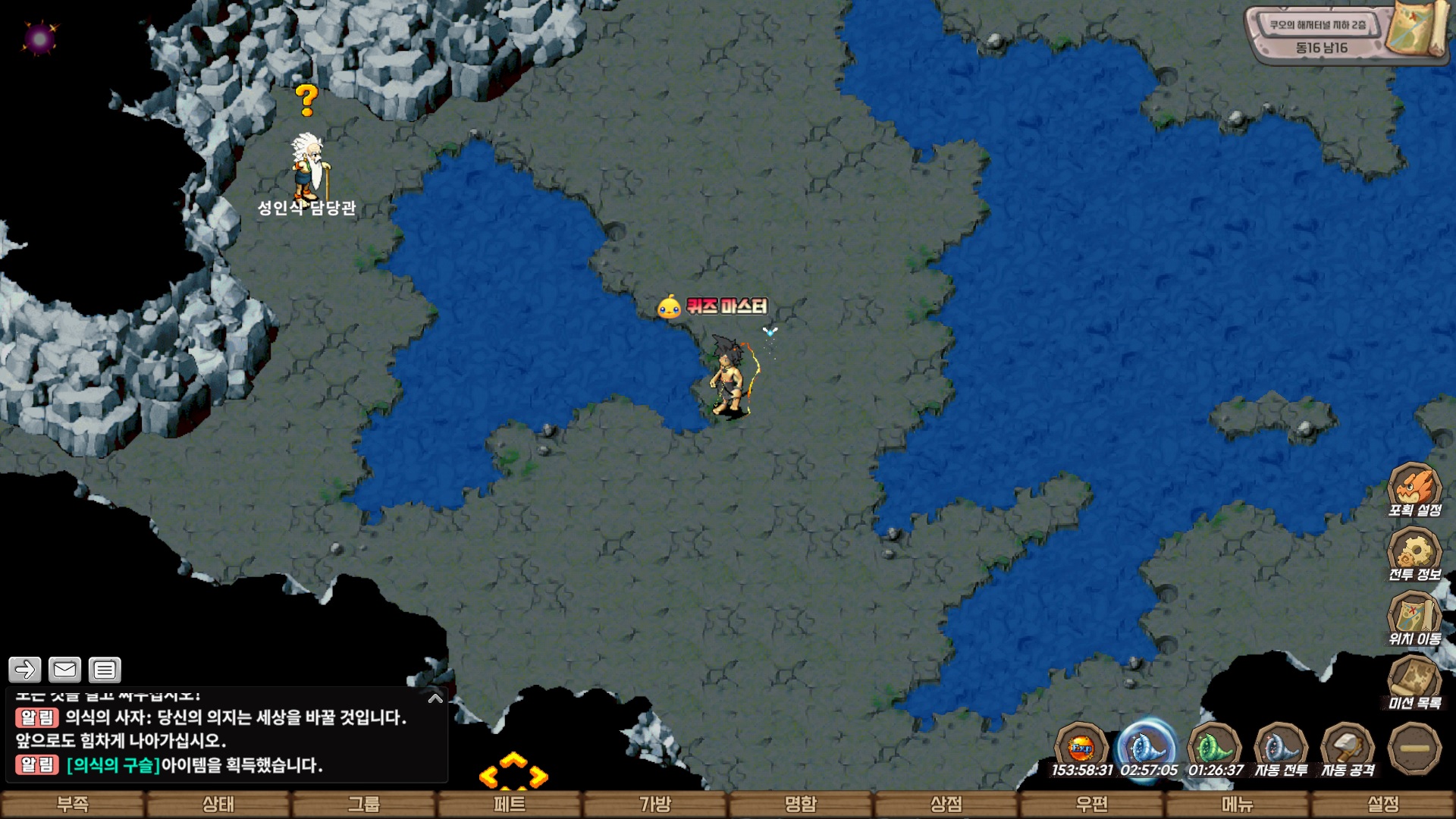Screen dimensions: 1456x819
Task: Click the envelope icon above chat
Action: point(64,670)
